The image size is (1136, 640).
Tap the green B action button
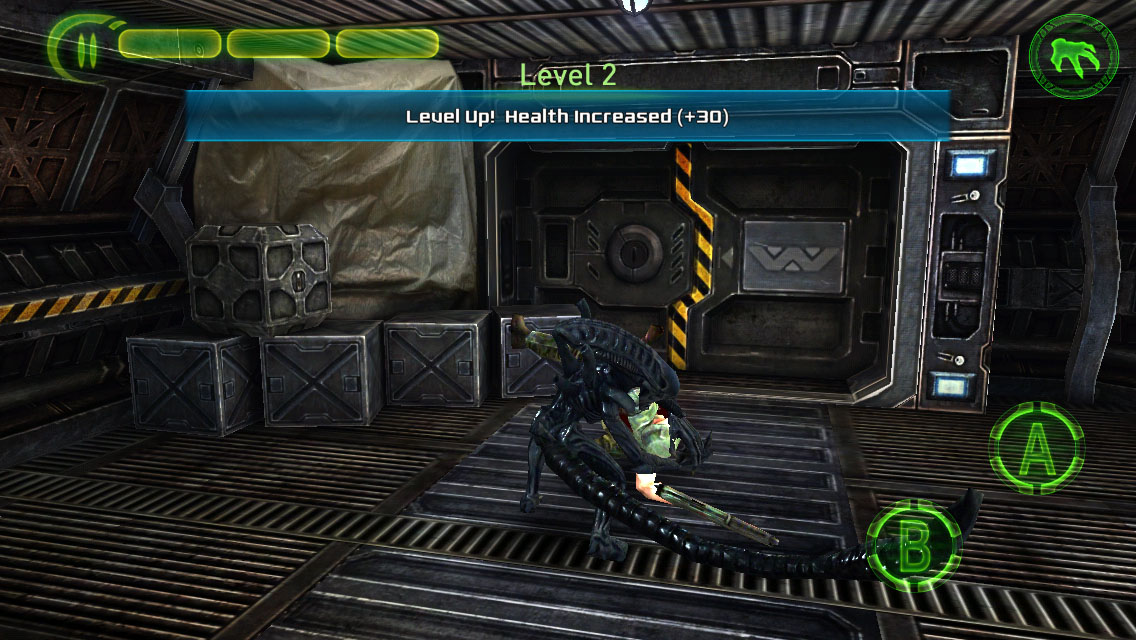[913, 546]
